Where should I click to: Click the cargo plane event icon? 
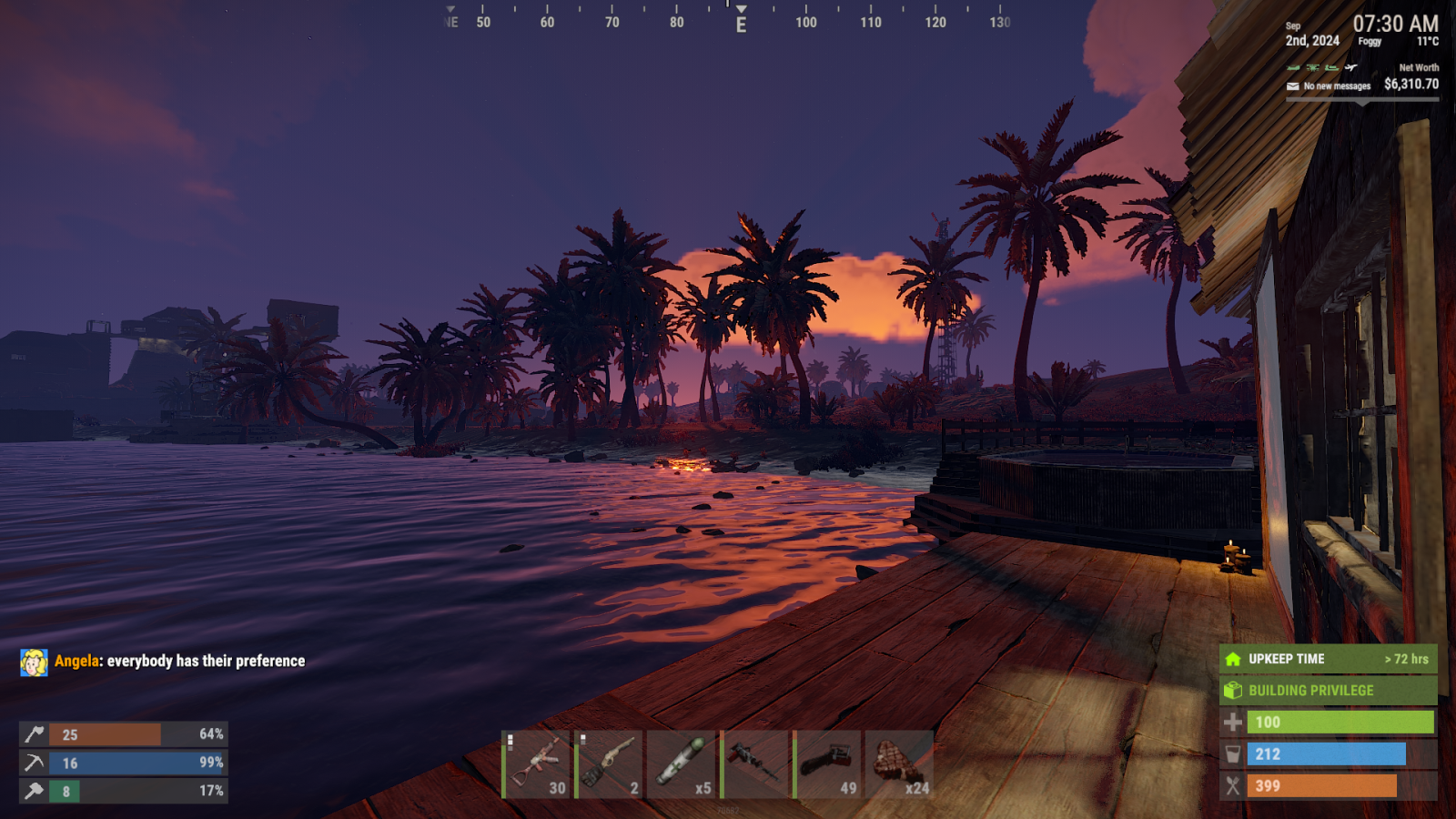(1351, 67)
